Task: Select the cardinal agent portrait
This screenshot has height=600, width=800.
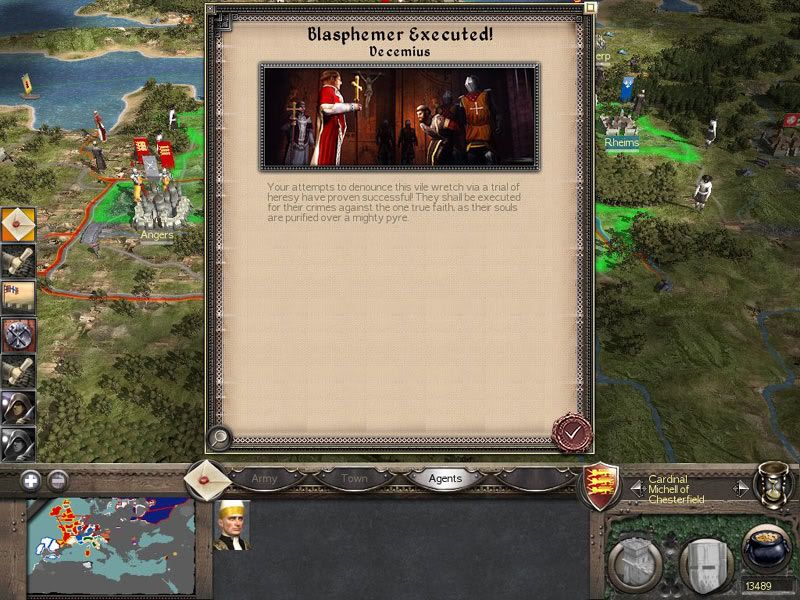Action: (231, 524)
